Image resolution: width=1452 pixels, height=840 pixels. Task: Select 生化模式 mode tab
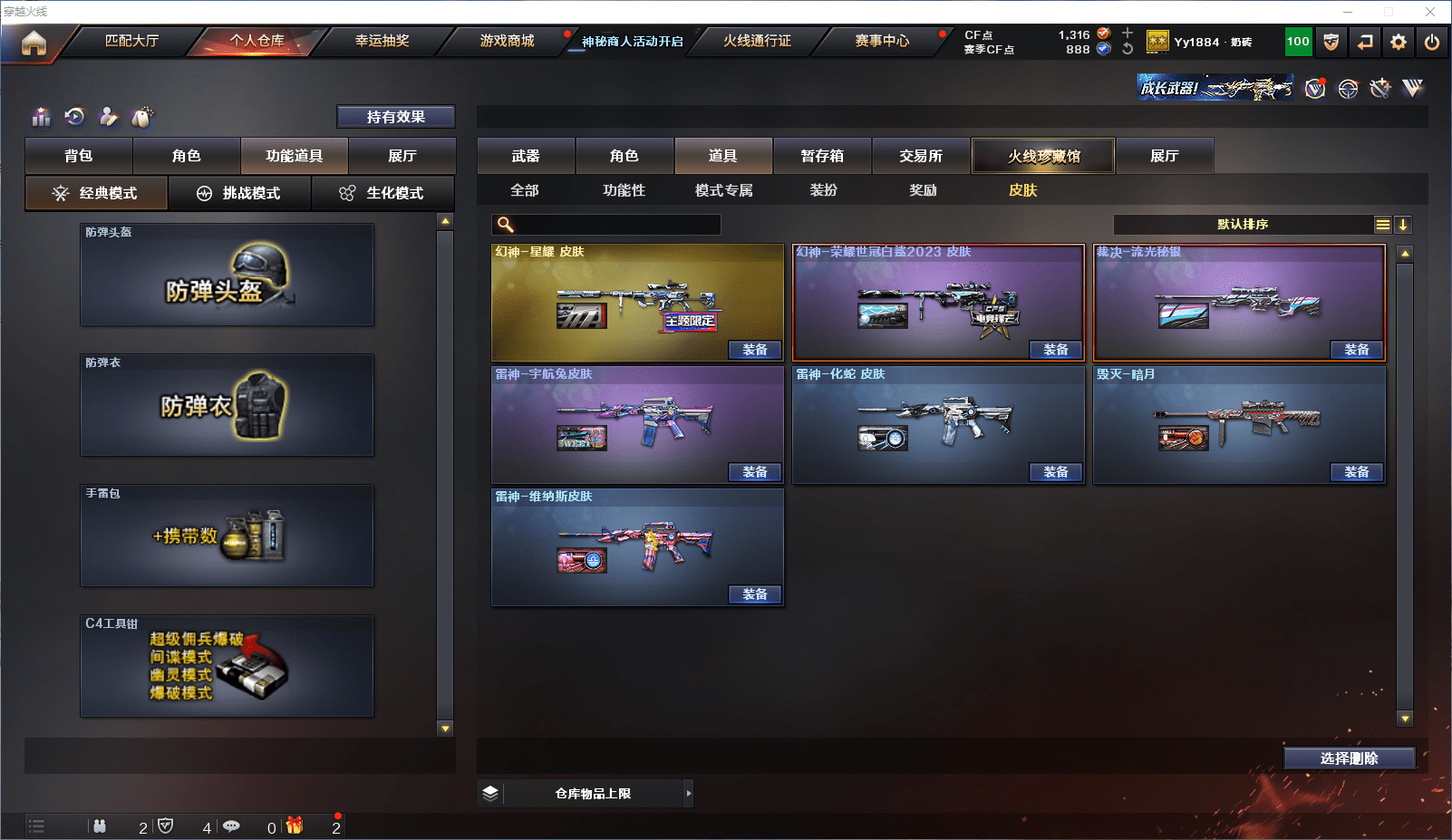383,193
